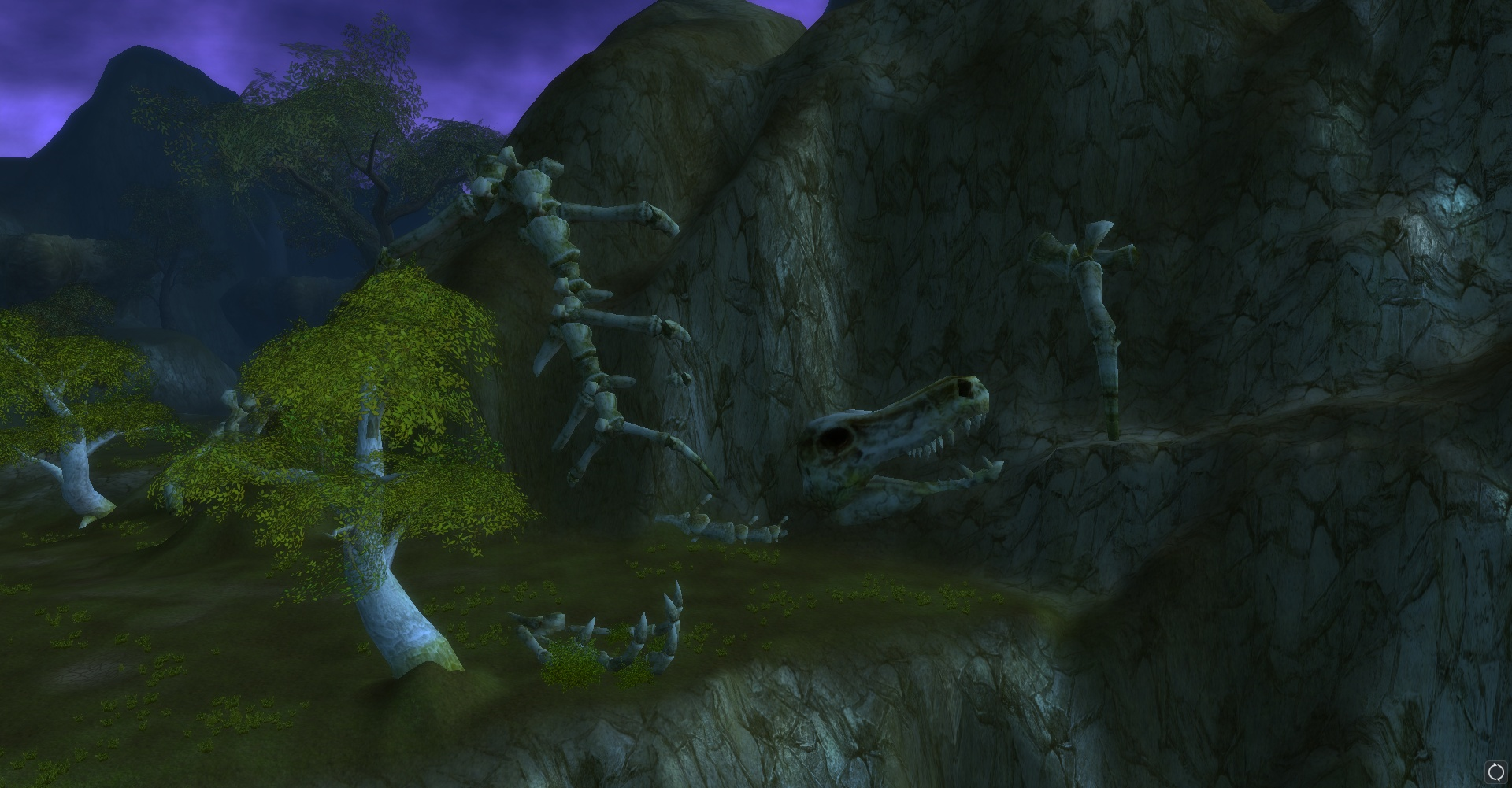
Task: Click the circular arrows refresh button
Action: tap(1495, 771)
